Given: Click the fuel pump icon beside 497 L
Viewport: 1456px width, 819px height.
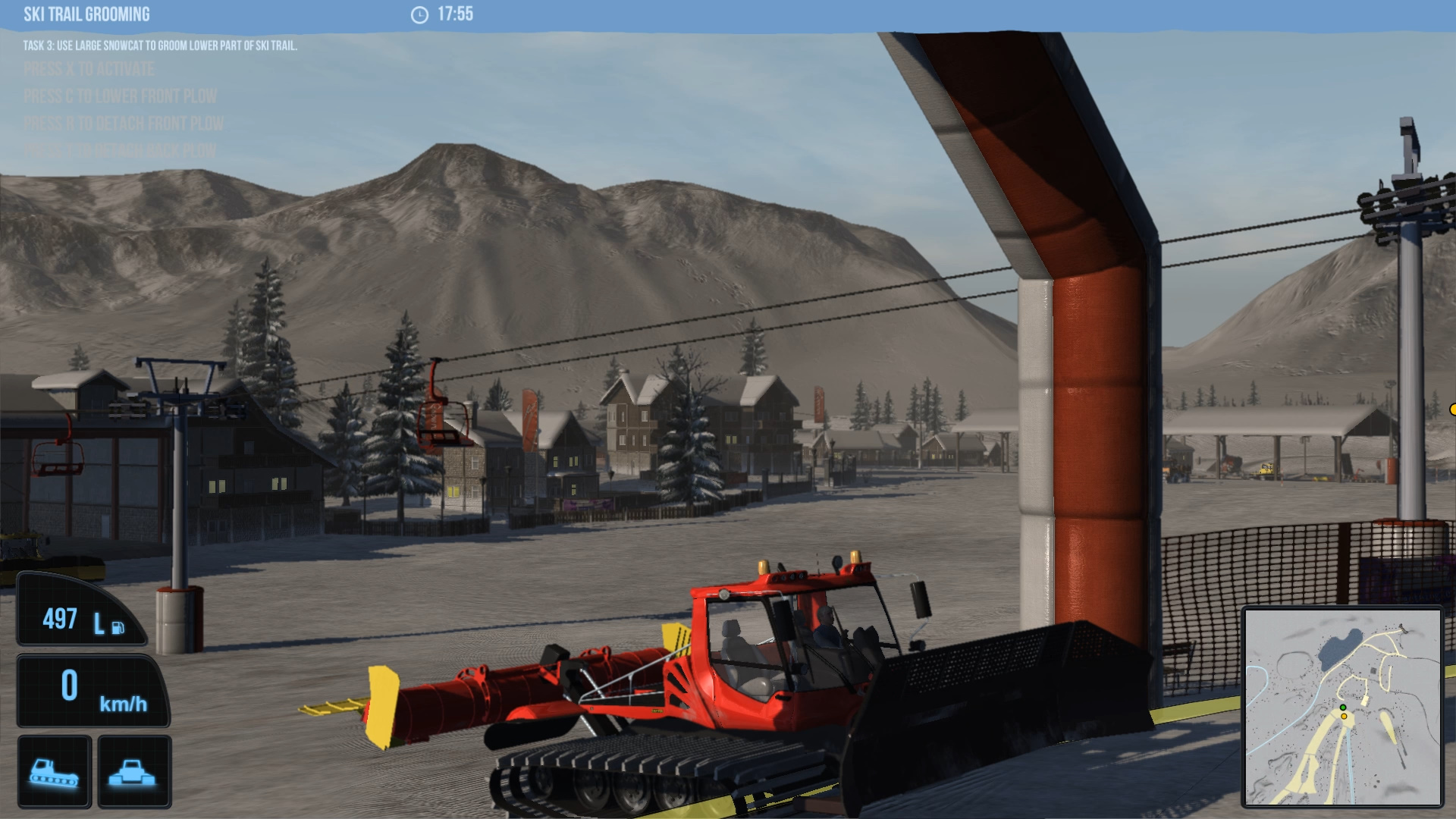Looking at the screenshot, I should 118,627.
